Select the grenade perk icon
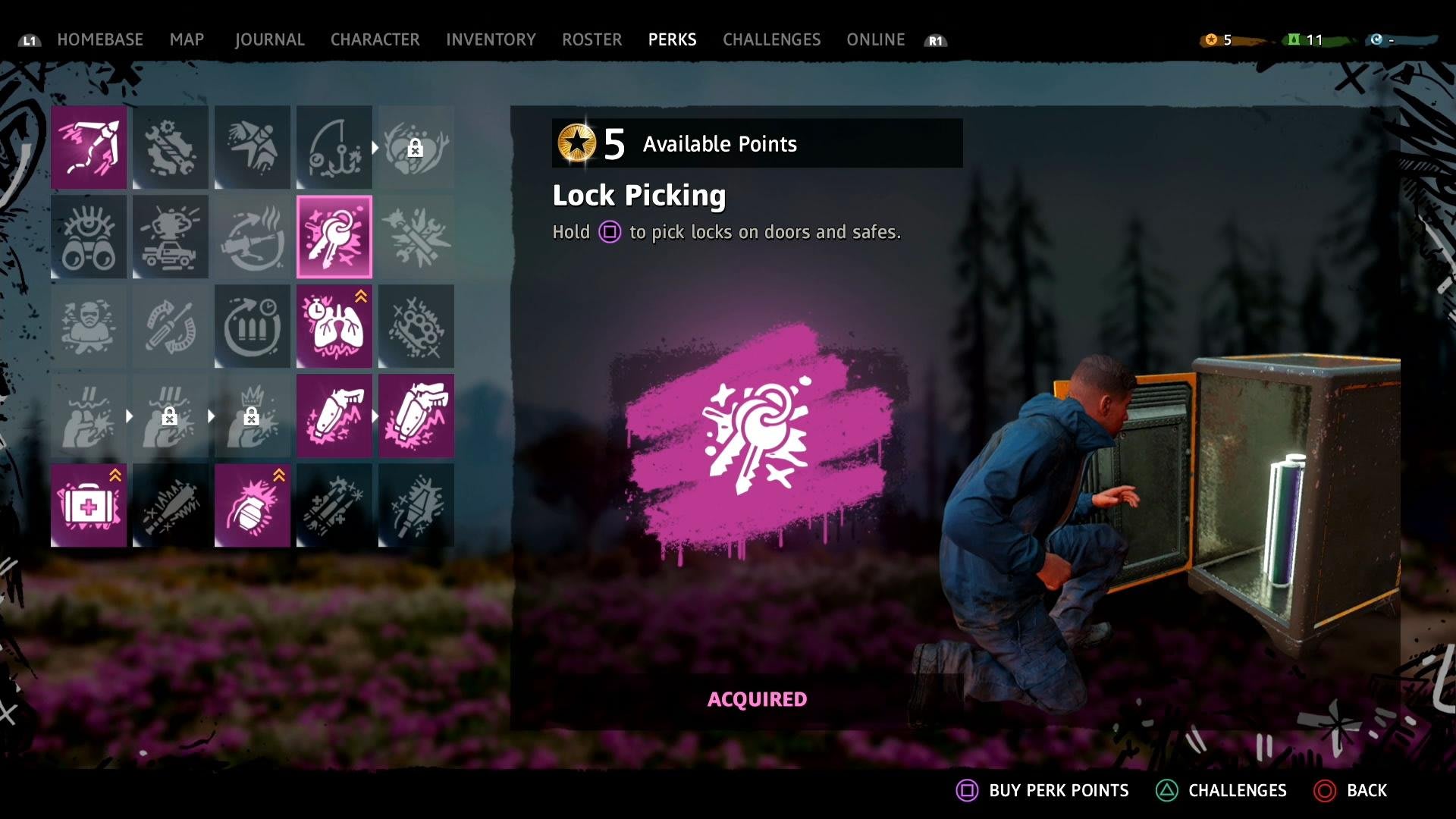Image resolution: width=1456 pixels, height=819 pixels. 253,505
